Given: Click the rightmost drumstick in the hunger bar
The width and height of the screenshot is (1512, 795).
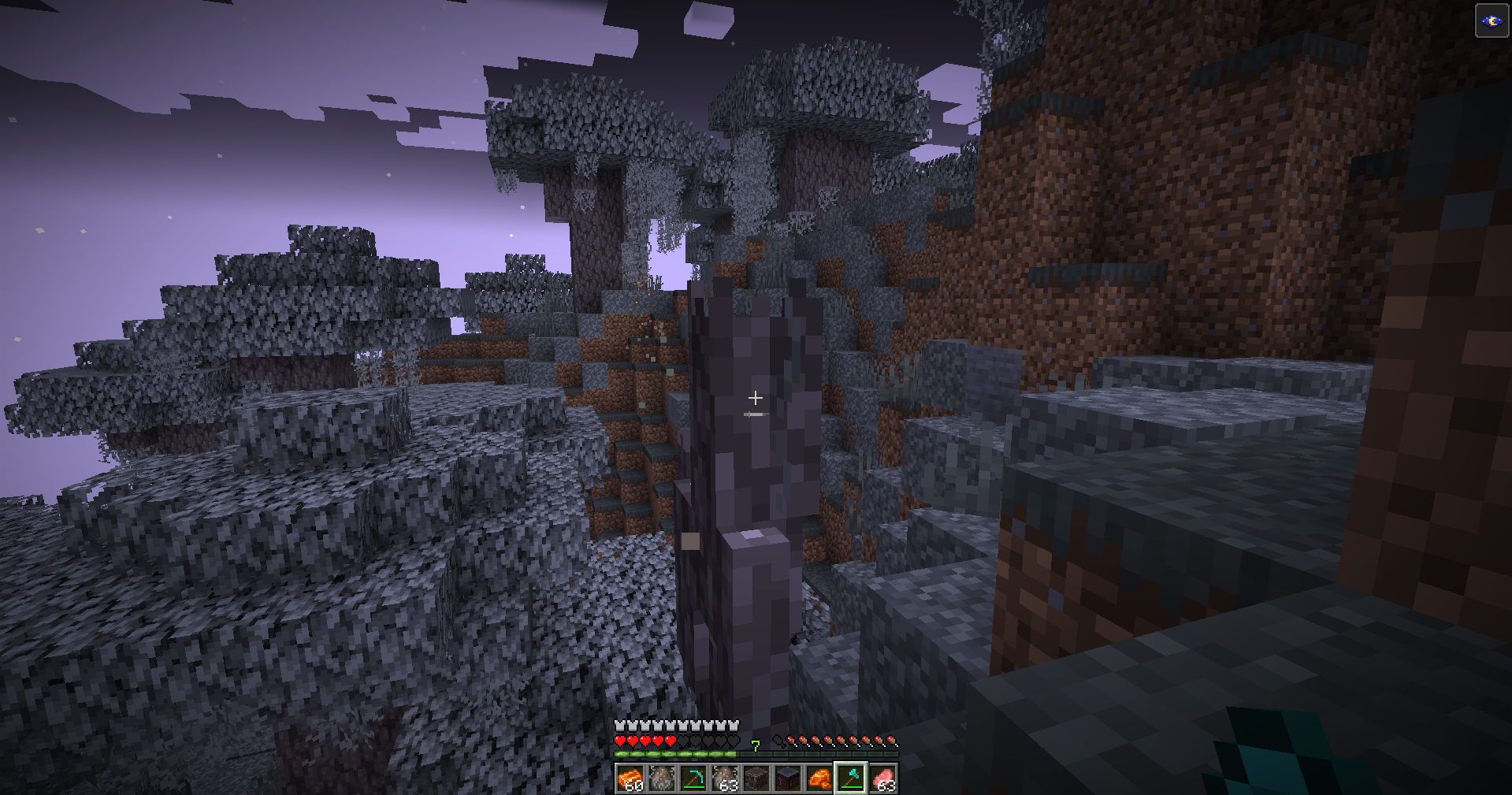Looking at the screenshot, I should [893, 741].
